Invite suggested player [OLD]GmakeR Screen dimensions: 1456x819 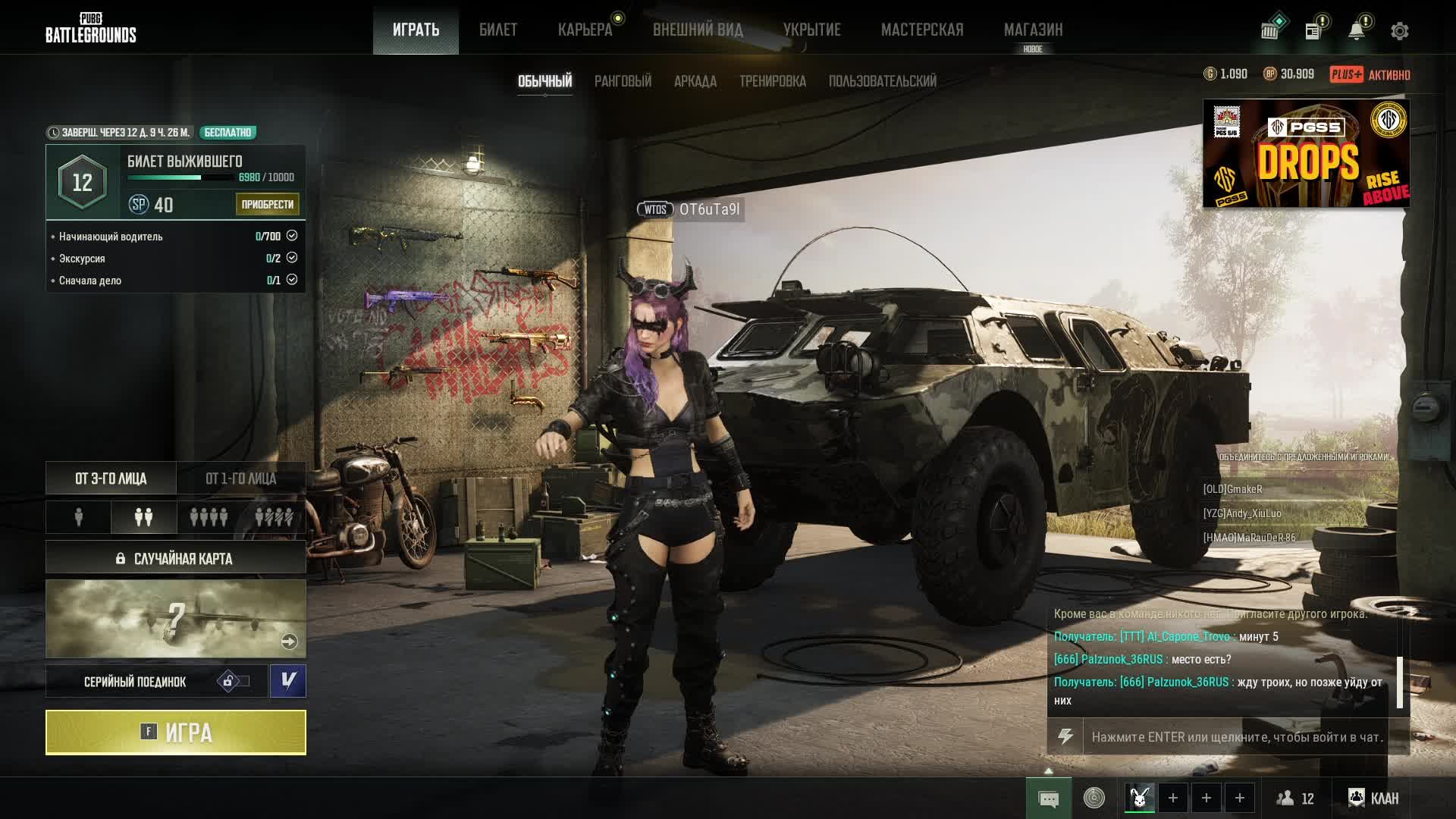tap(1232, 489)
